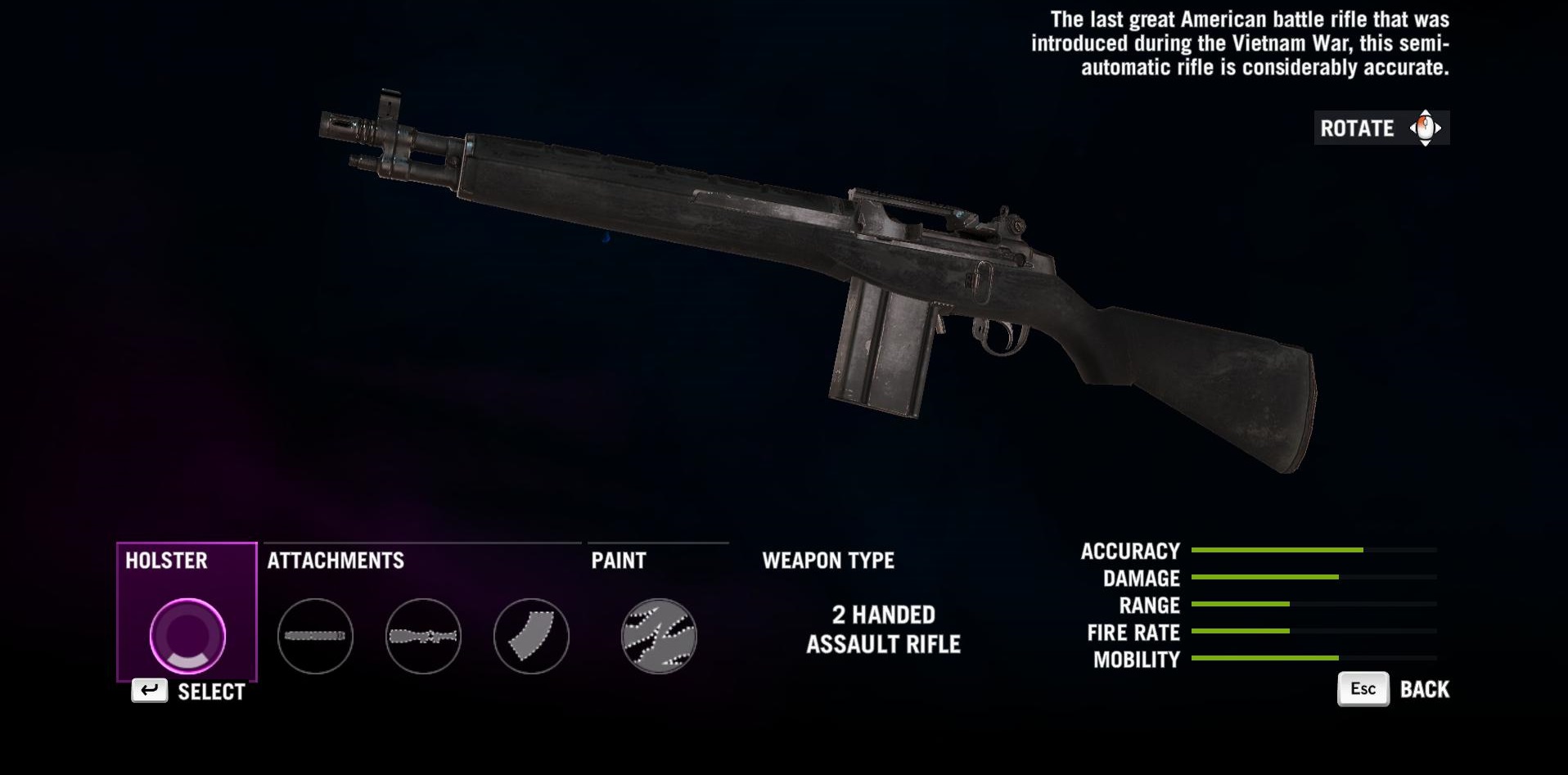Open the striped Paint slot
The height and width of the screenshot is (775, 1568).
click(x=659, y=636)
